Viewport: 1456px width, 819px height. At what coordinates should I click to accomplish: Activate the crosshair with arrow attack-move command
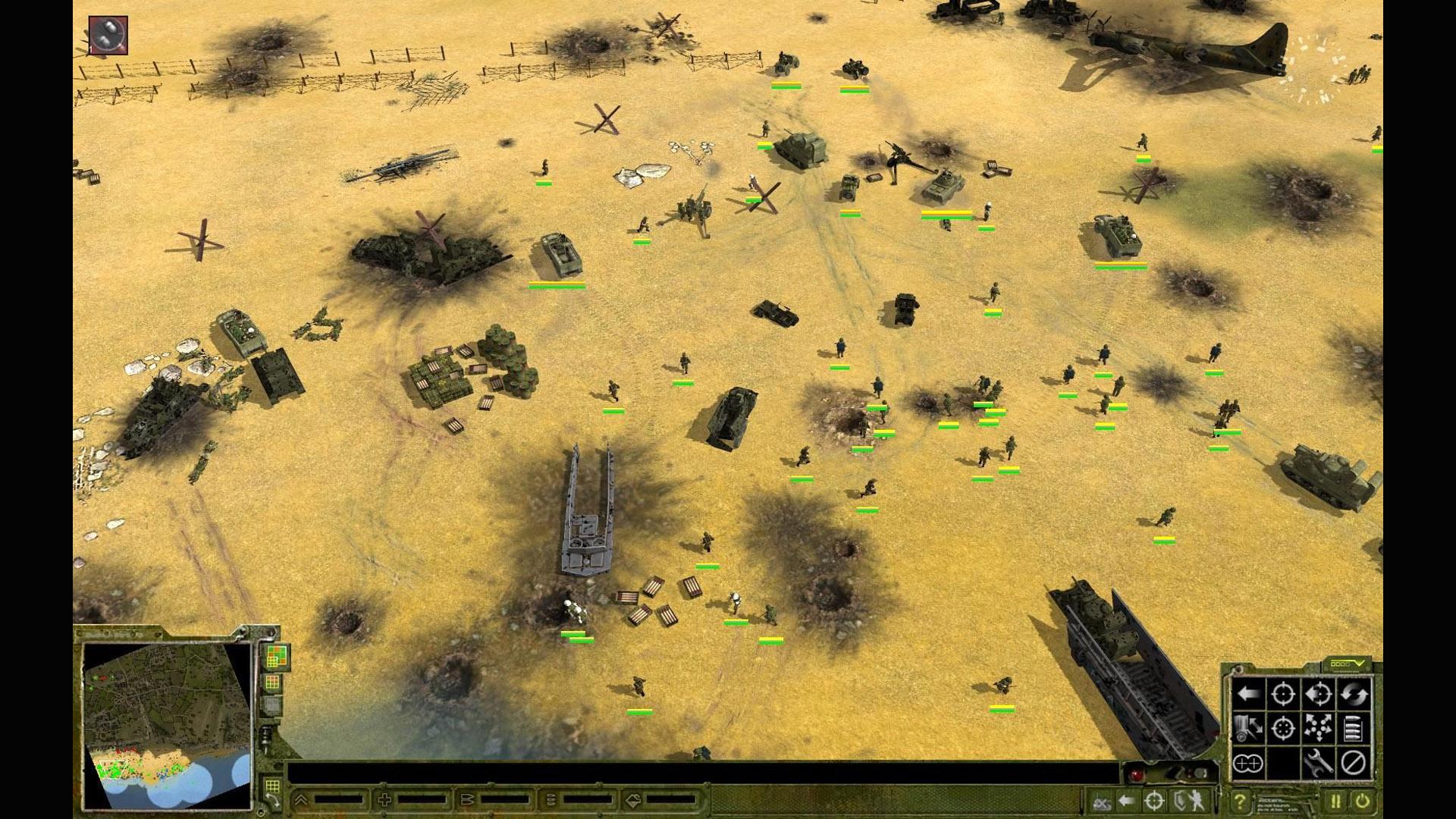(1319, 693)
